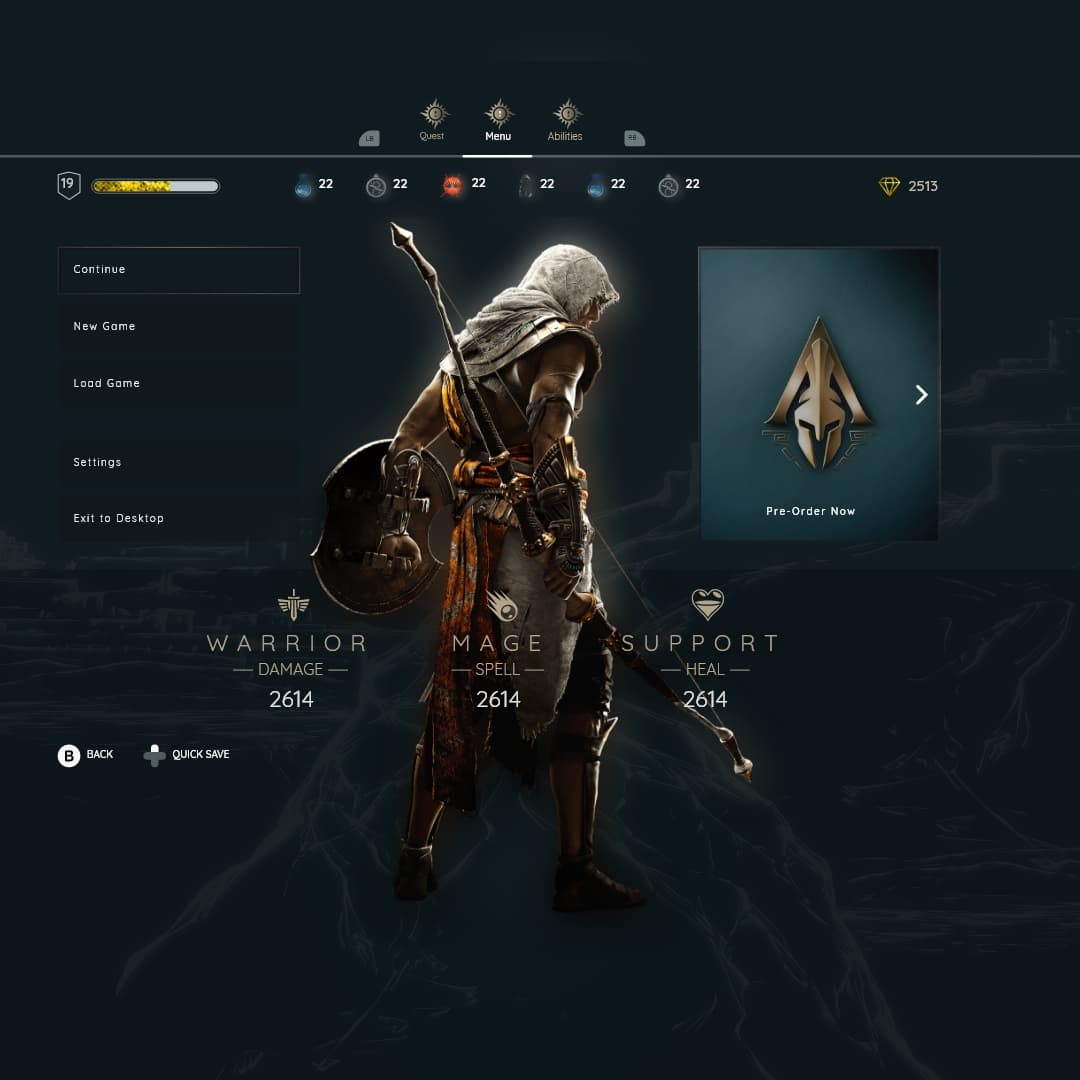Click the yellow gem currency icon

coord(889,186)
